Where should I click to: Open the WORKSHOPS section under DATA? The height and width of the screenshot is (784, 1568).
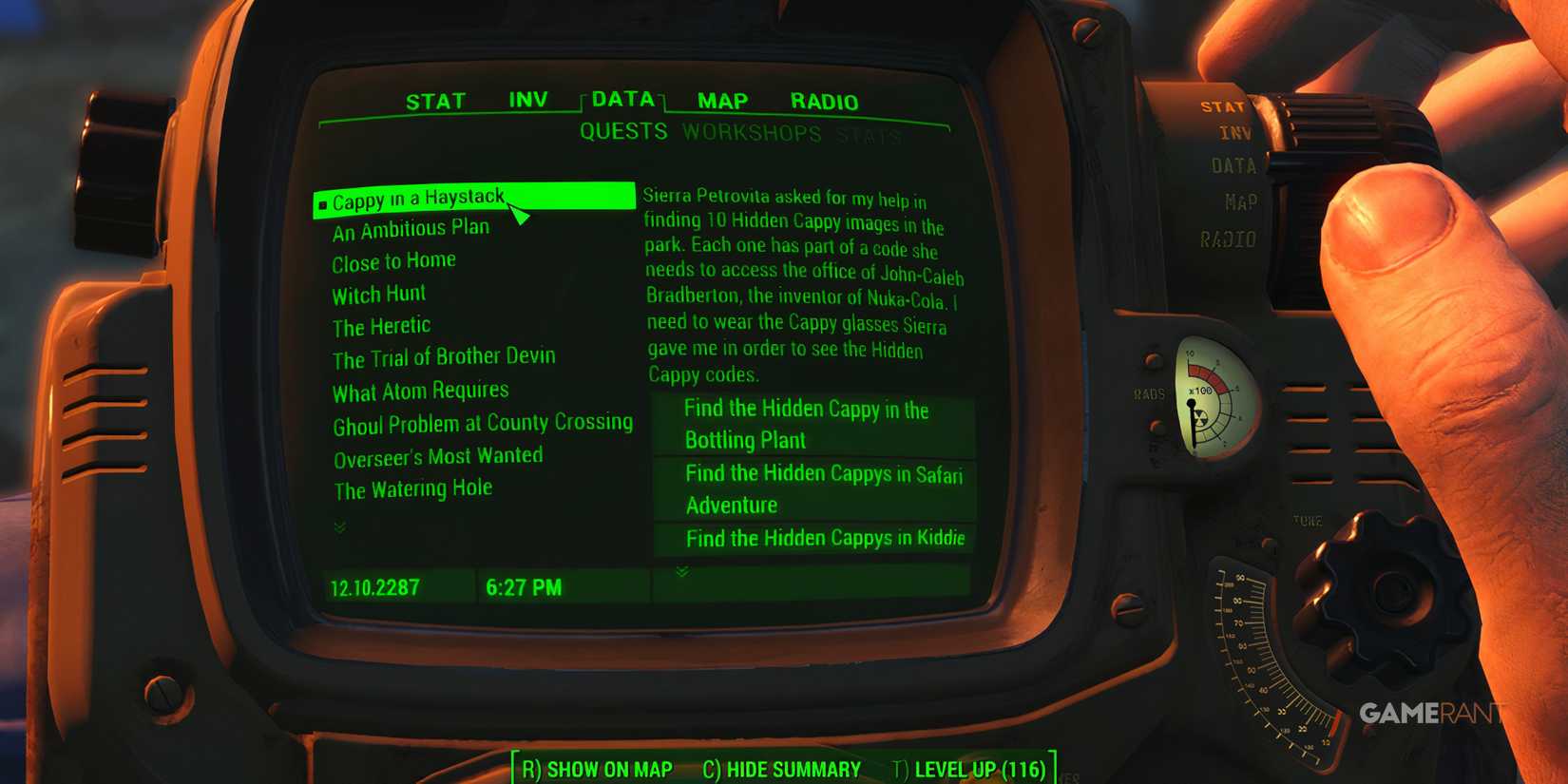click(x=752, y=133)
